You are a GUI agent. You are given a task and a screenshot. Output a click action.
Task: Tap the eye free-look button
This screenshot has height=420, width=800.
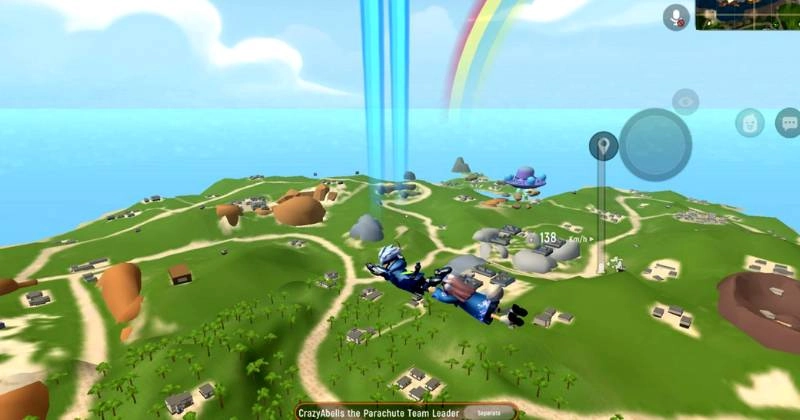(685, 101)
